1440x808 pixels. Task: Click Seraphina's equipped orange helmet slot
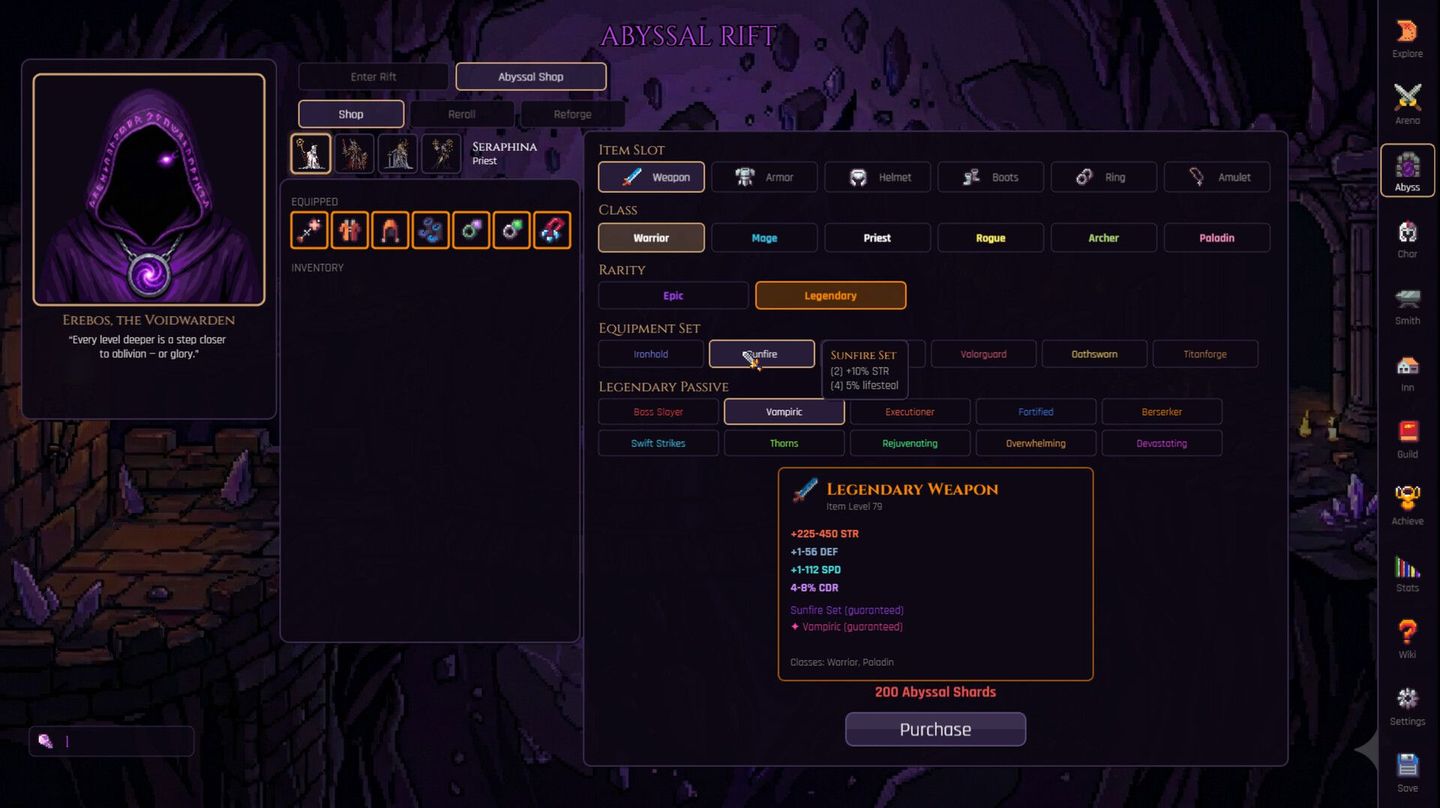390,230
